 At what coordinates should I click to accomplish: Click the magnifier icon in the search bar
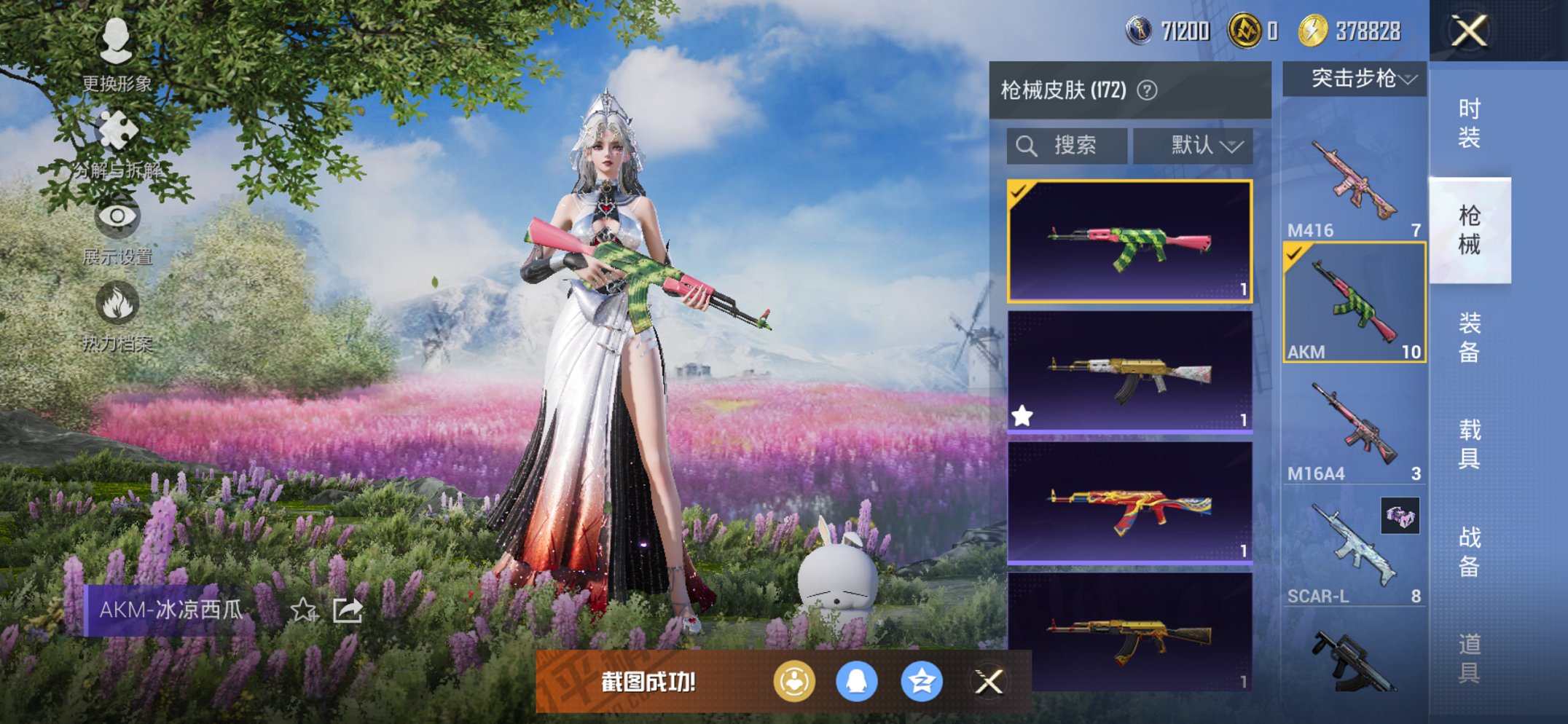click(1027, 144)
